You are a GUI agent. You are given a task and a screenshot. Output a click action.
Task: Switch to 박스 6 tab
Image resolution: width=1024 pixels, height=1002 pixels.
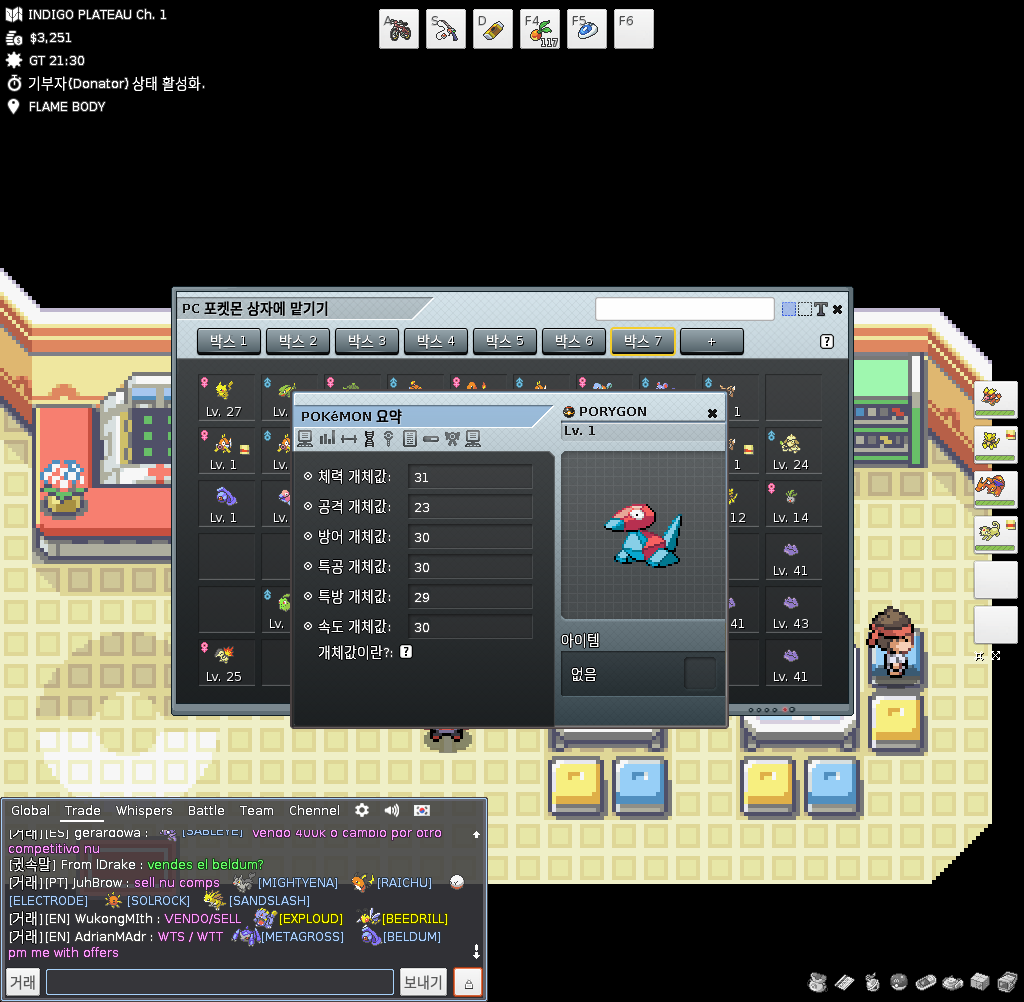(574, 341)
